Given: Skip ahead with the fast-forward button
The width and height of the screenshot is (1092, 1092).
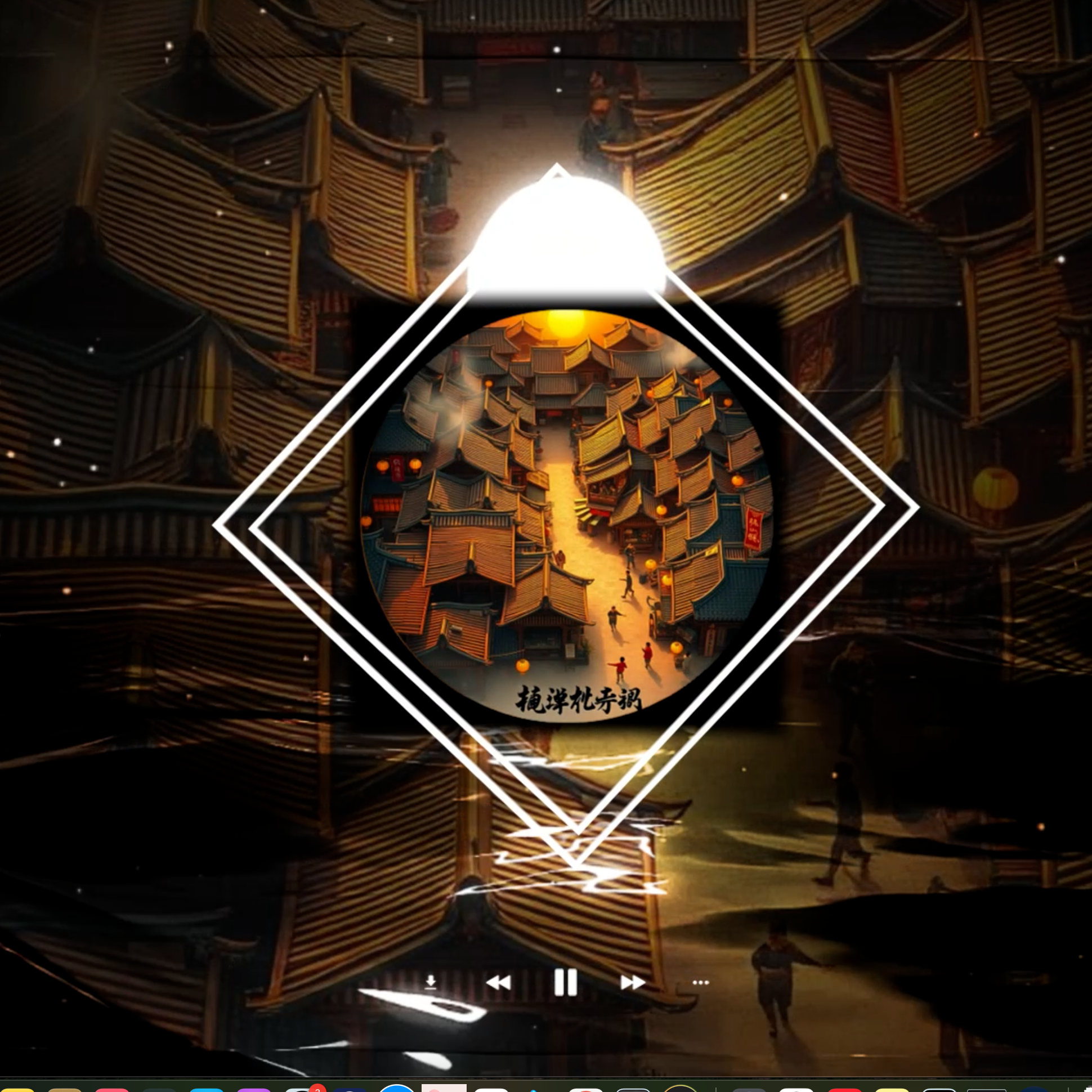Looking at the screenshot, I should pyautogui.click(x=633, y=983).
